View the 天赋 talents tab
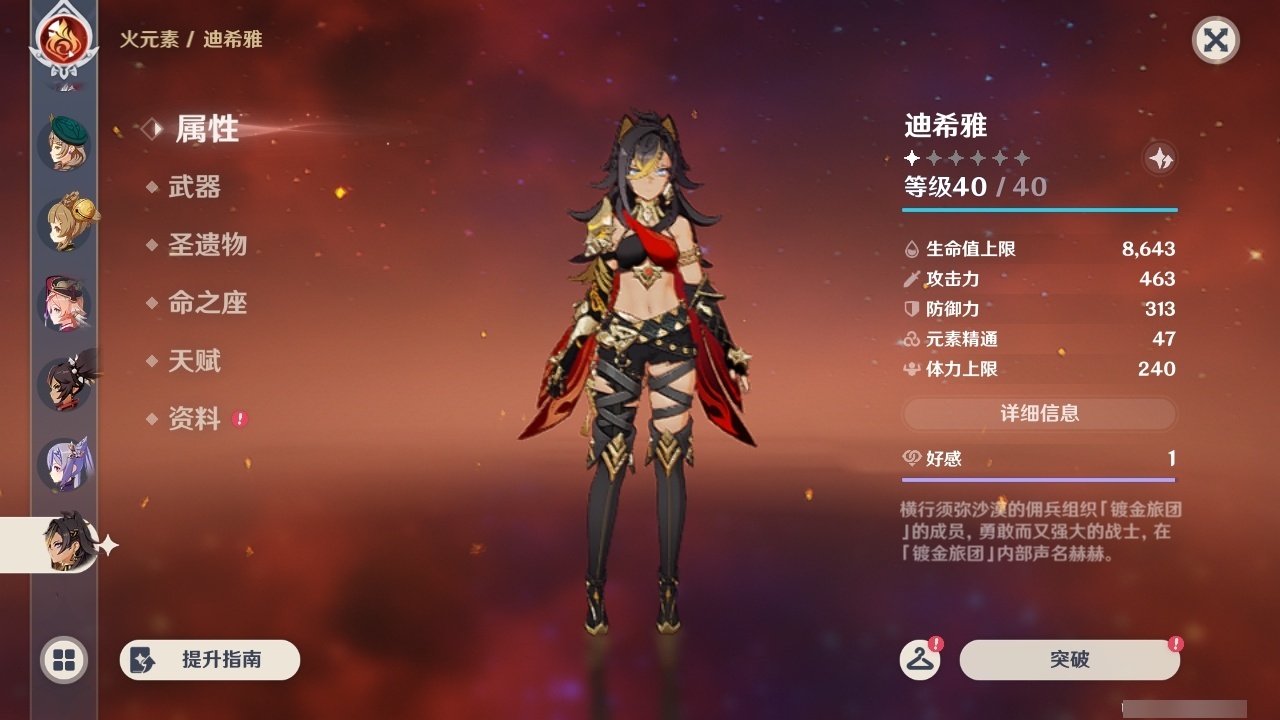1280x720 pixels. pos(196,362)
